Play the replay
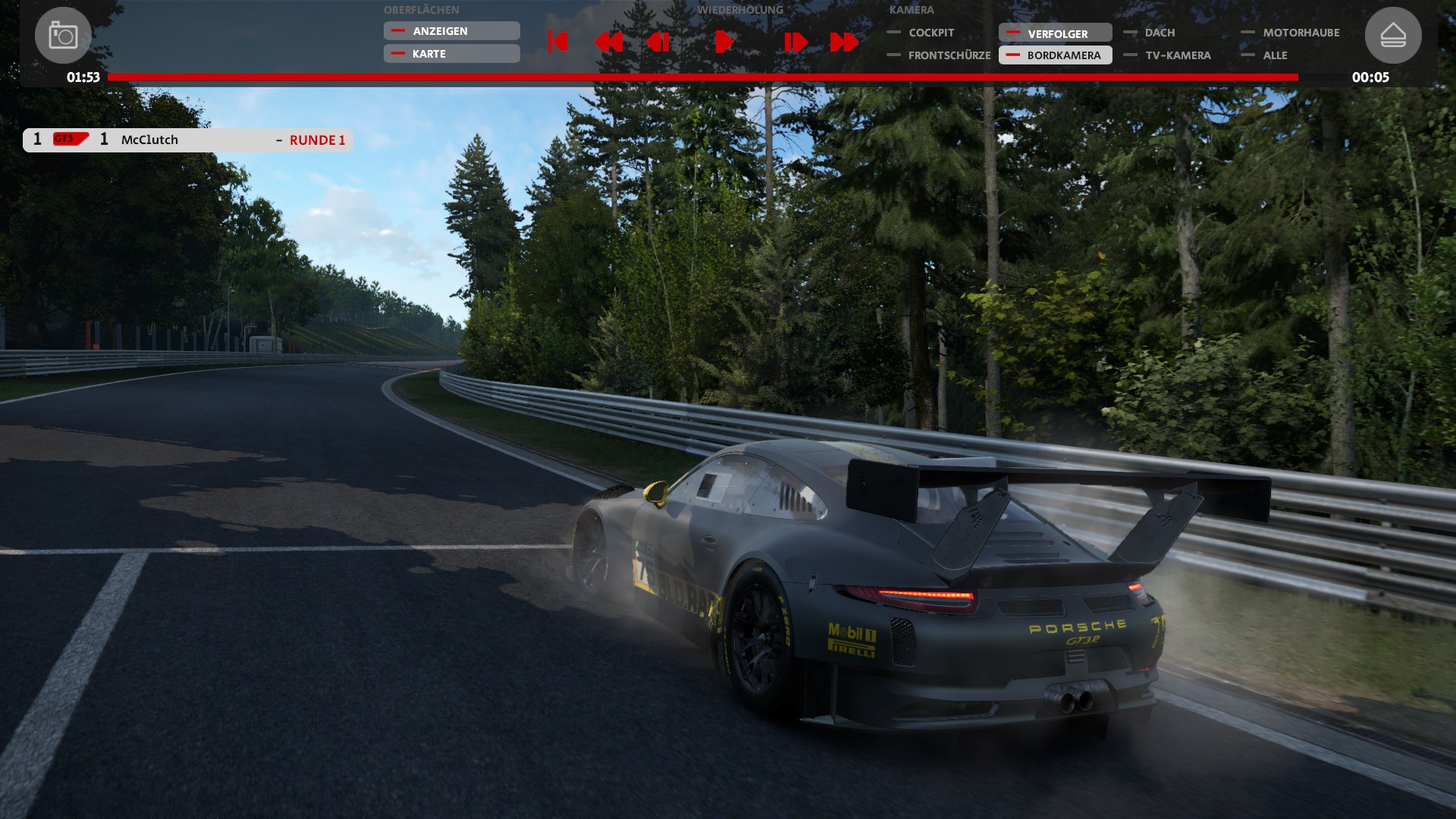The image size is (1456, 819). pyautogui.click(x=723, y=42)
